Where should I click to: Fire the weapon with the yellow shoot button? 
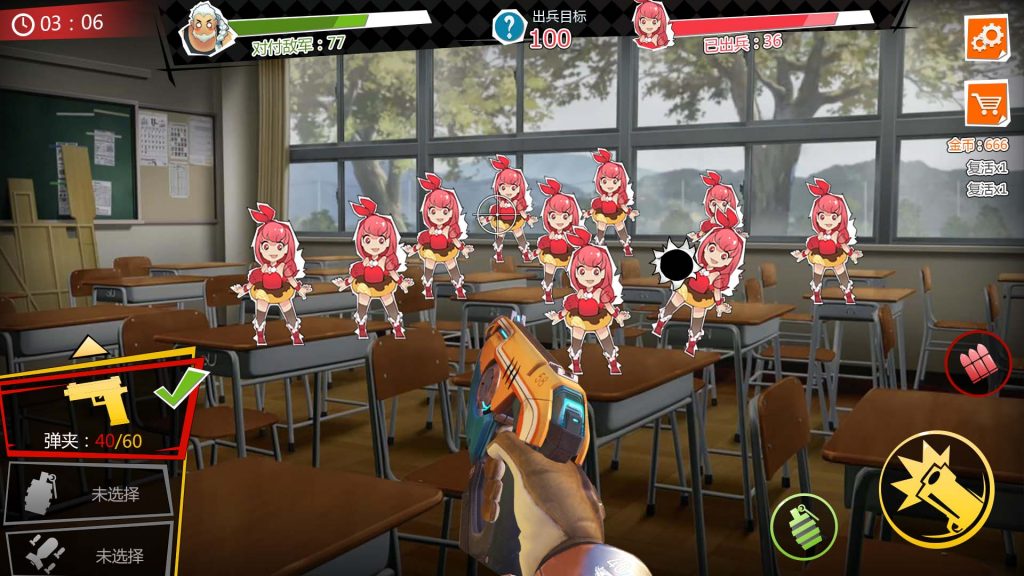pyautogui.click(x=935, y=490)
